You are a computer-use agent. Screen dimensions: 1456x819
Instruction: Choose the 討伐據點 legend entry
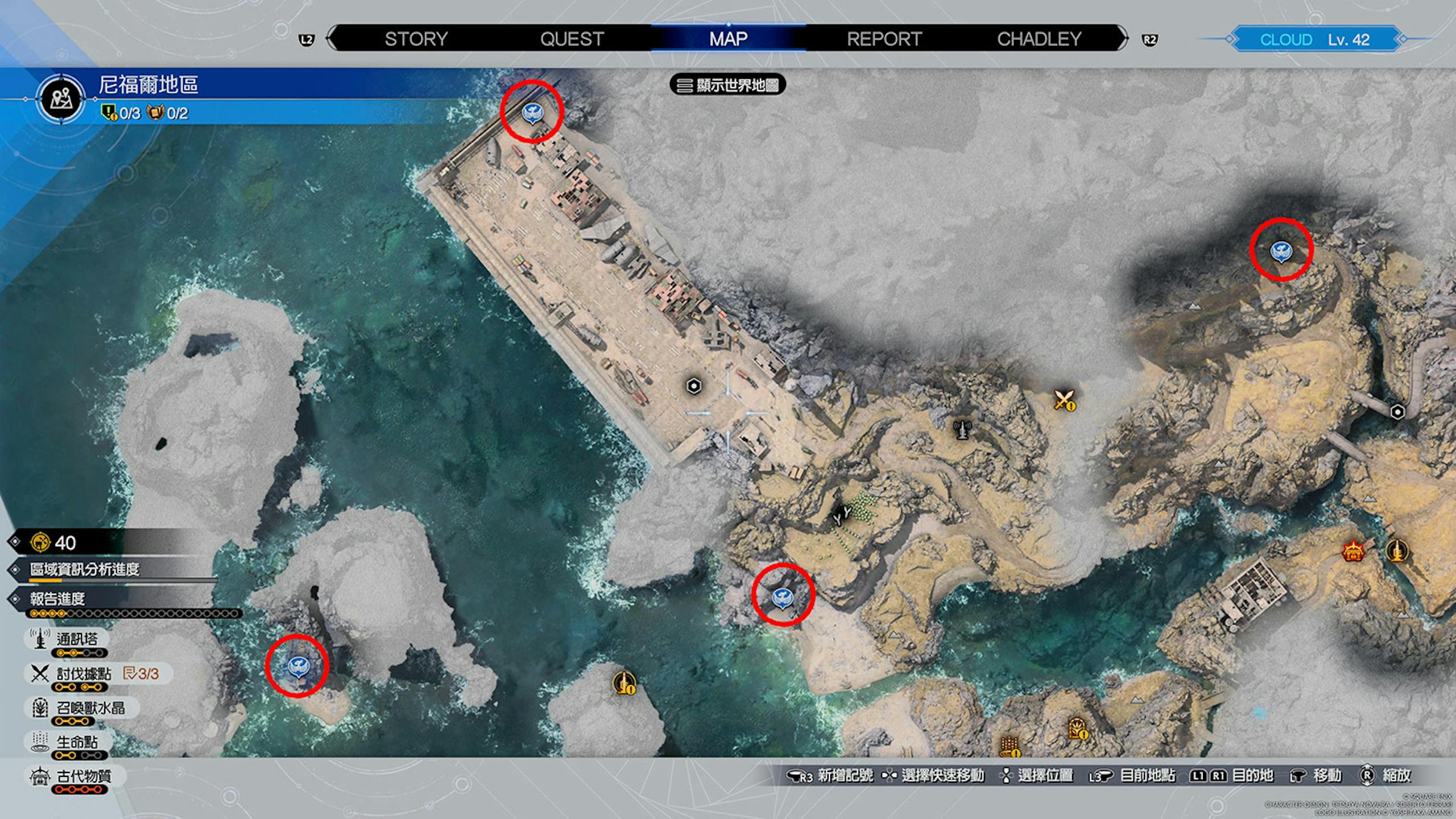point(83,674)
